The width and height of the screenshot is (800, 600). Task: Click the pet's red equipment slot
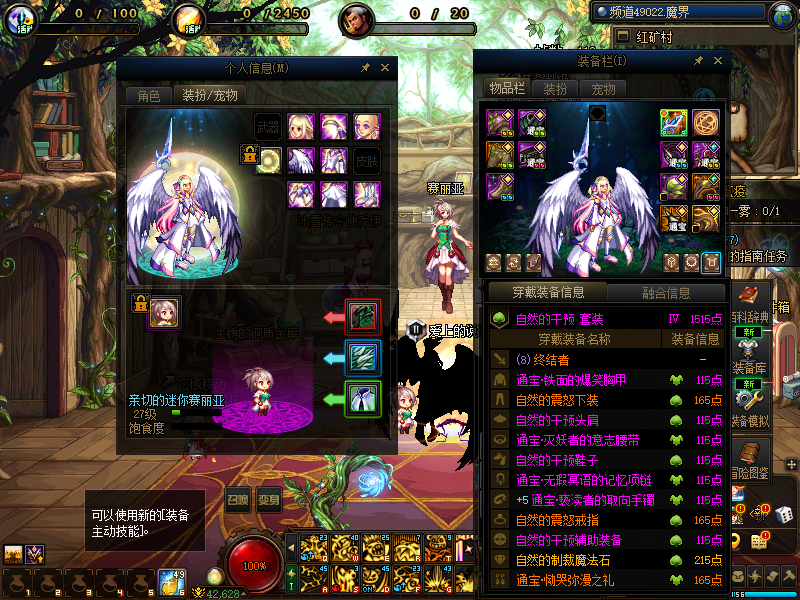coord(361,316)
